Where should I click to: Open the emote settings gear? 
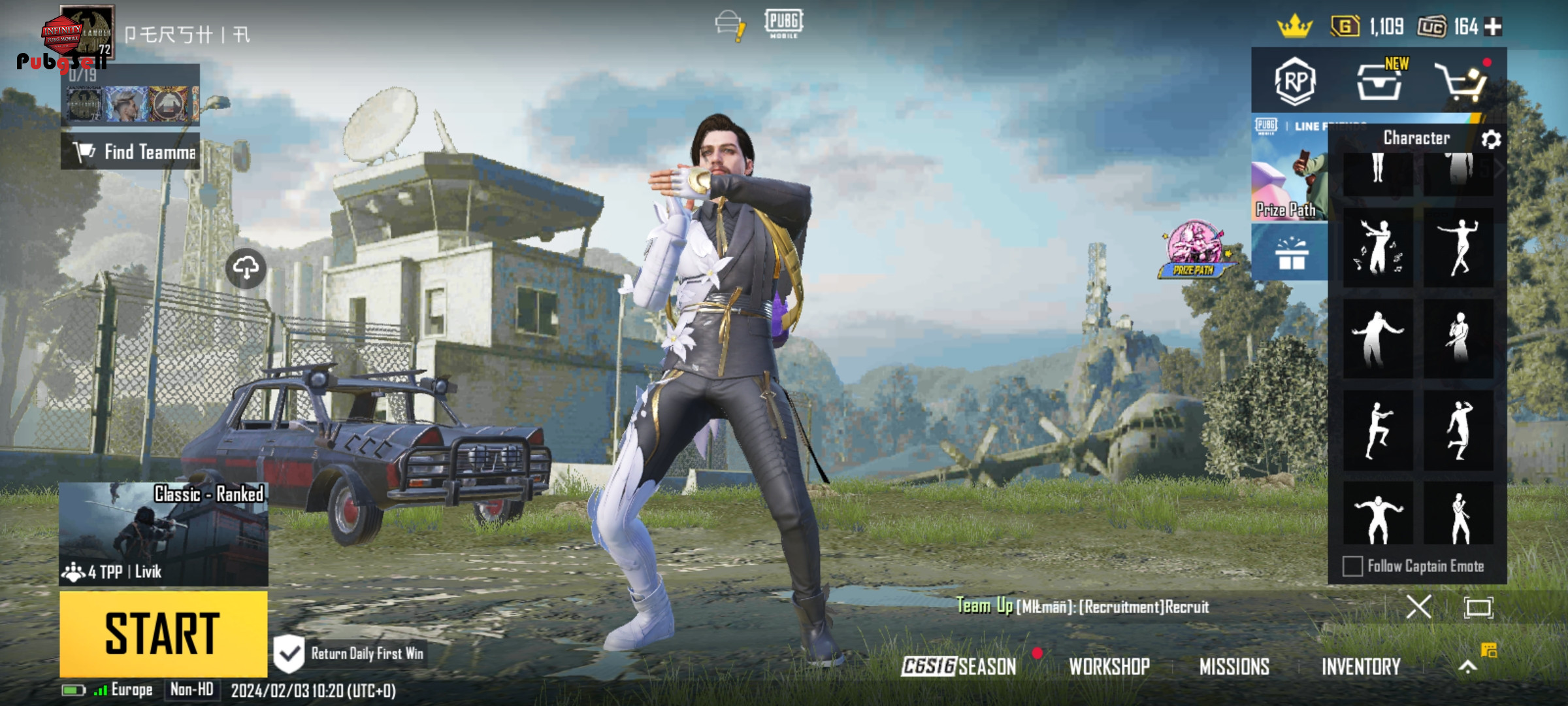(x=1490, y=139)
